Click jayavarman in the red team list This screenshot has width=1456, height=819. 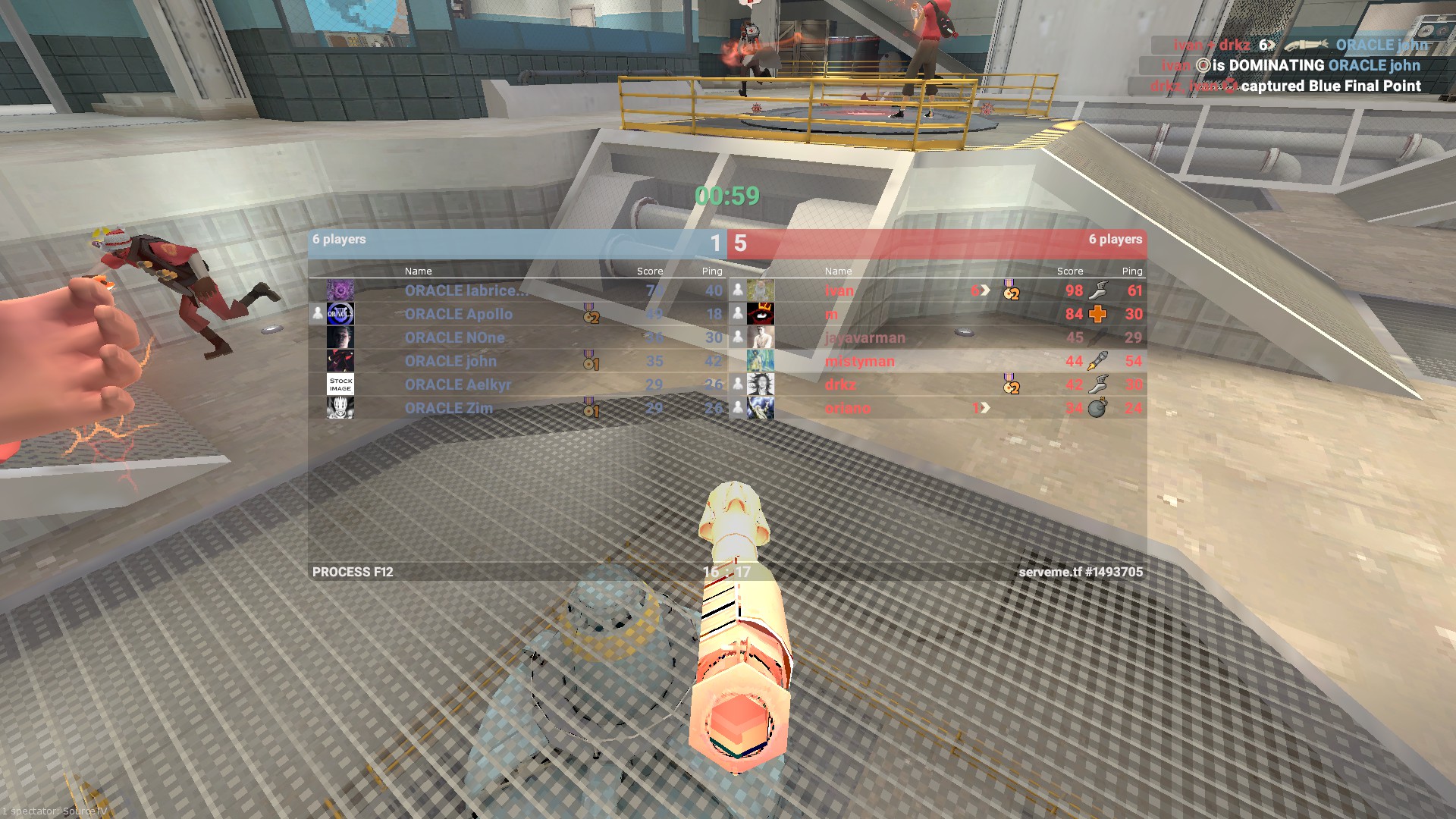[x=864, y=337]
